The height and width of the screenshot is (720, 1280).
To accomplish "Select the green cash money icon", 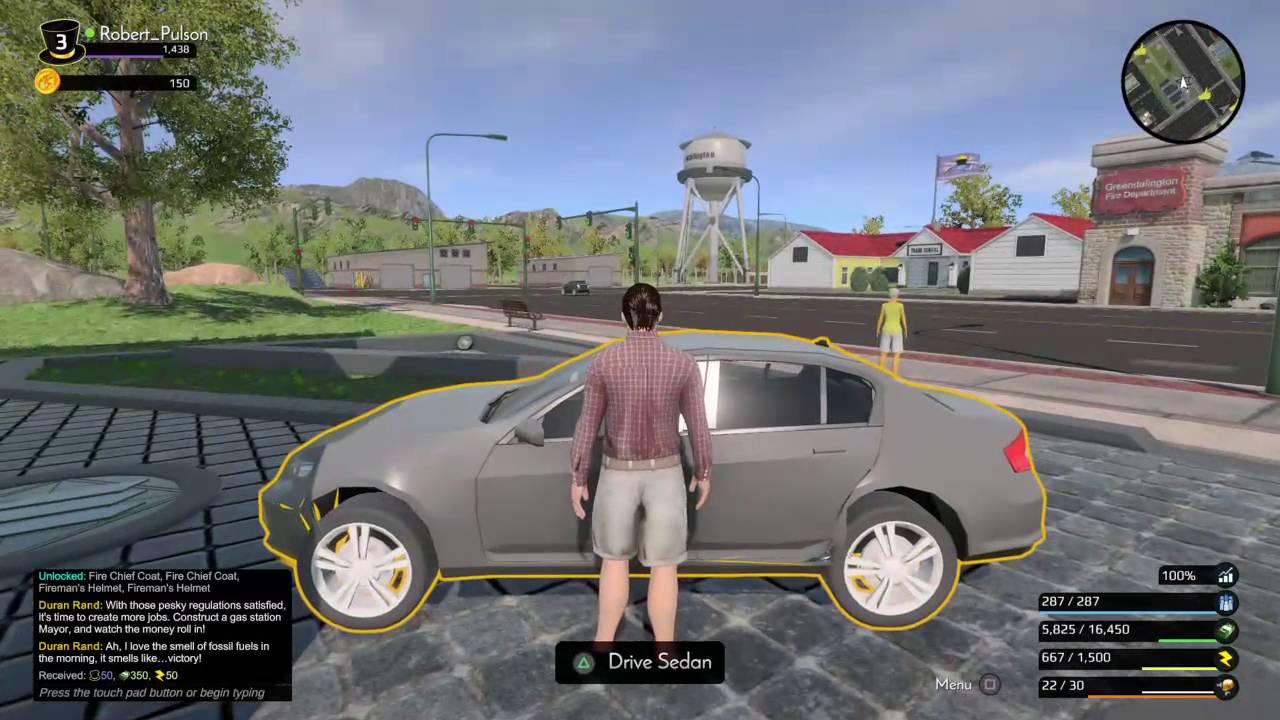I will point(1227,630).
